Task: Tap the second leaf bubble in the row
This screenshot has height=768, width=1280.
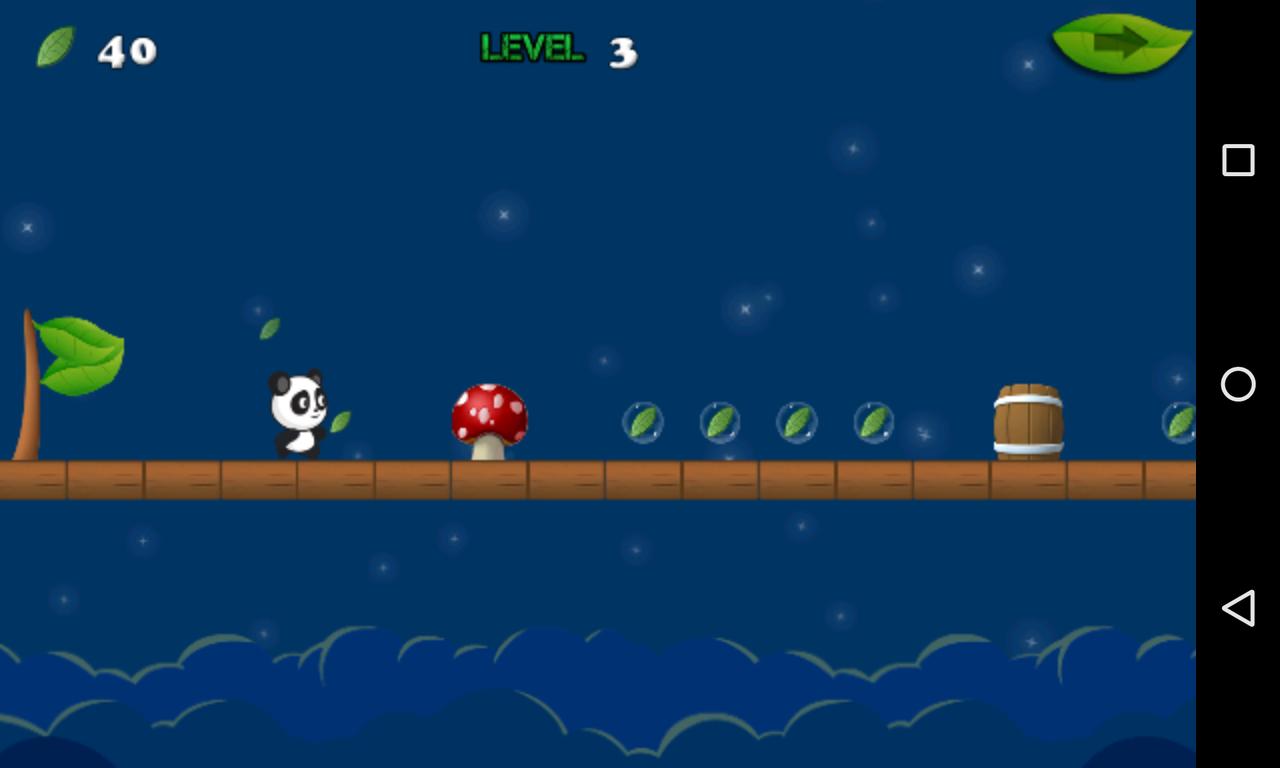Action: (x=719, y=421)
